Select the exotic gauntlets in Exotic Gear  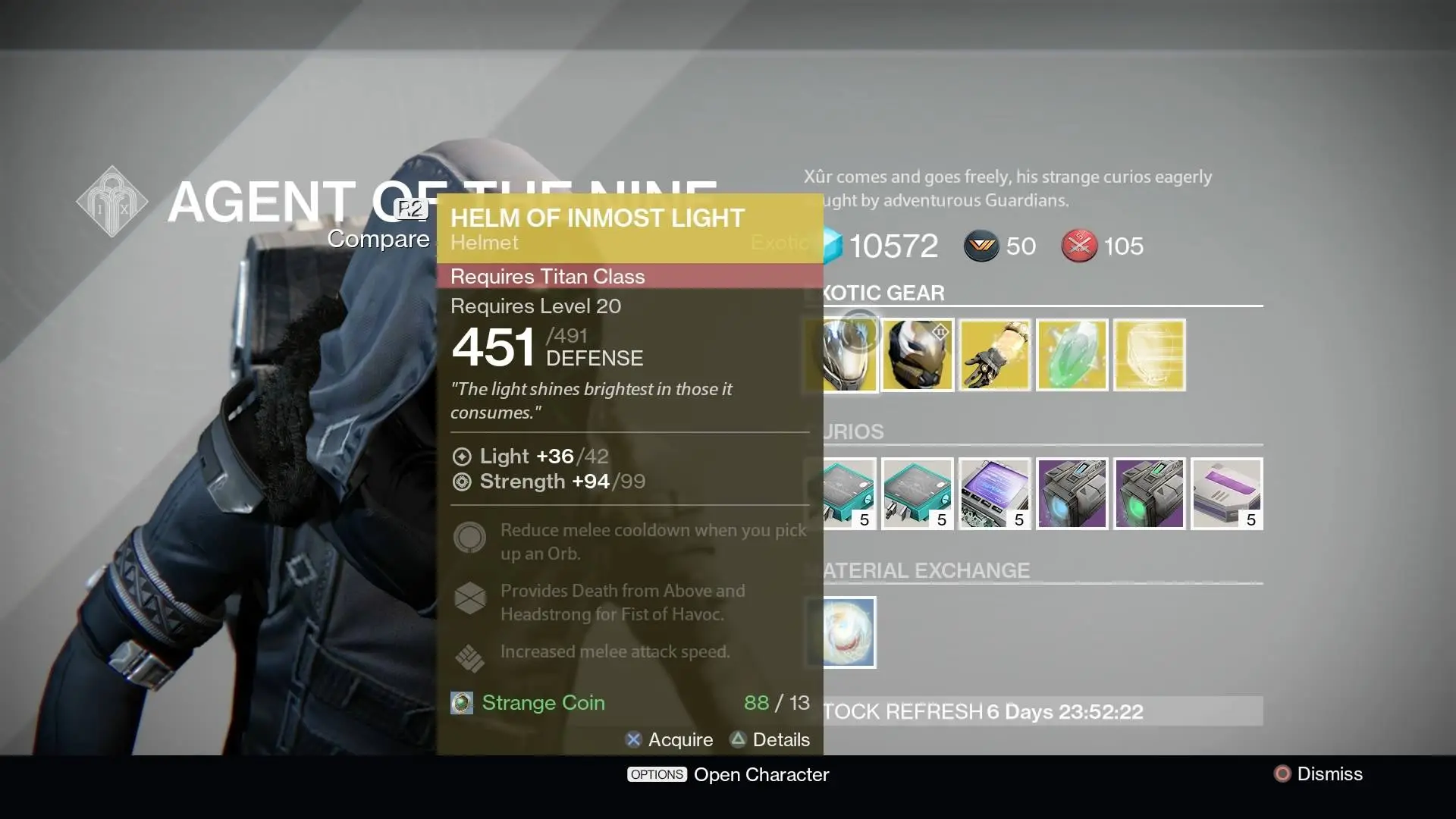coord(995,354)
